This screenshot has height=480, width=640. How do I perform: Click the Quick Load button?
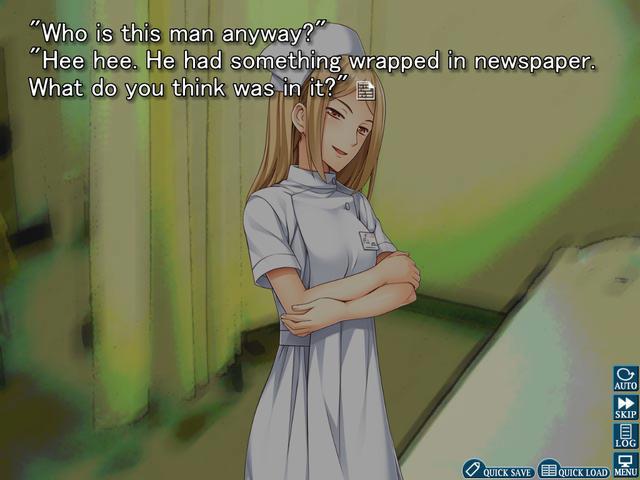[x=573, y=469]
